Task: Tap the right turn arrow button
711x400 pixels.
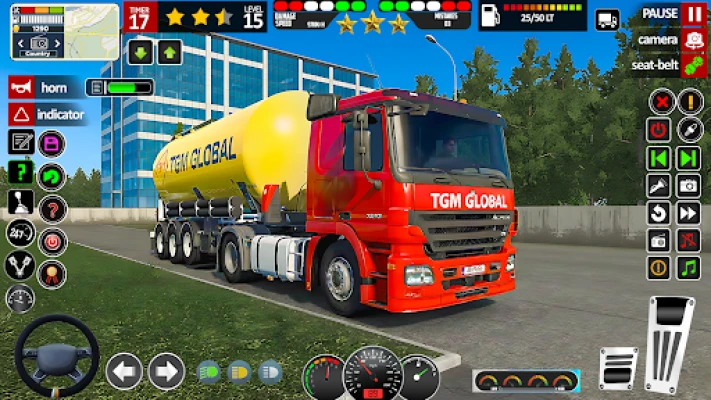Action: point(166,371)
